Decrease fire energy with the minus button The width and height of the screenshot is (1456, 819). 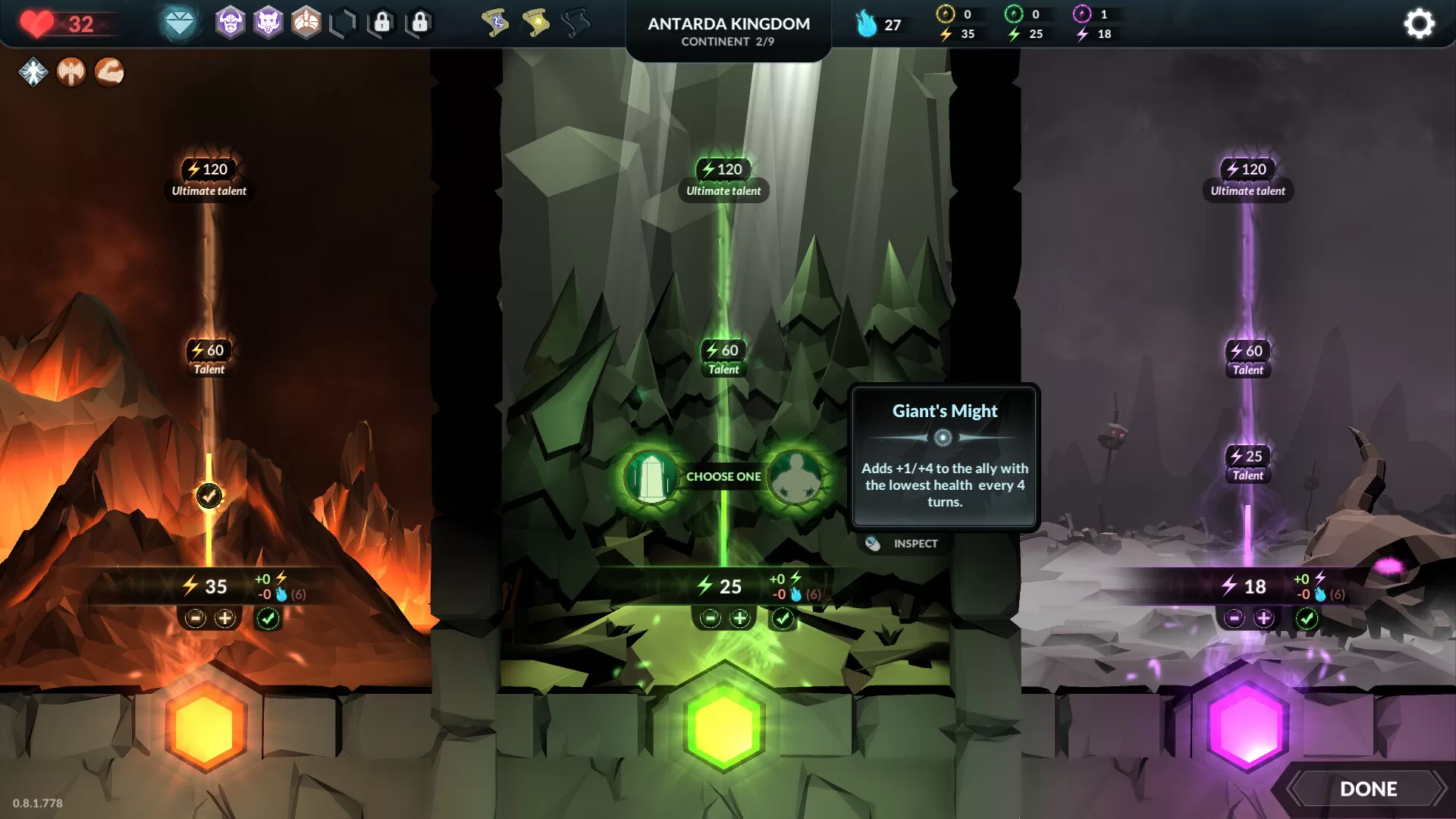(196, 618)
